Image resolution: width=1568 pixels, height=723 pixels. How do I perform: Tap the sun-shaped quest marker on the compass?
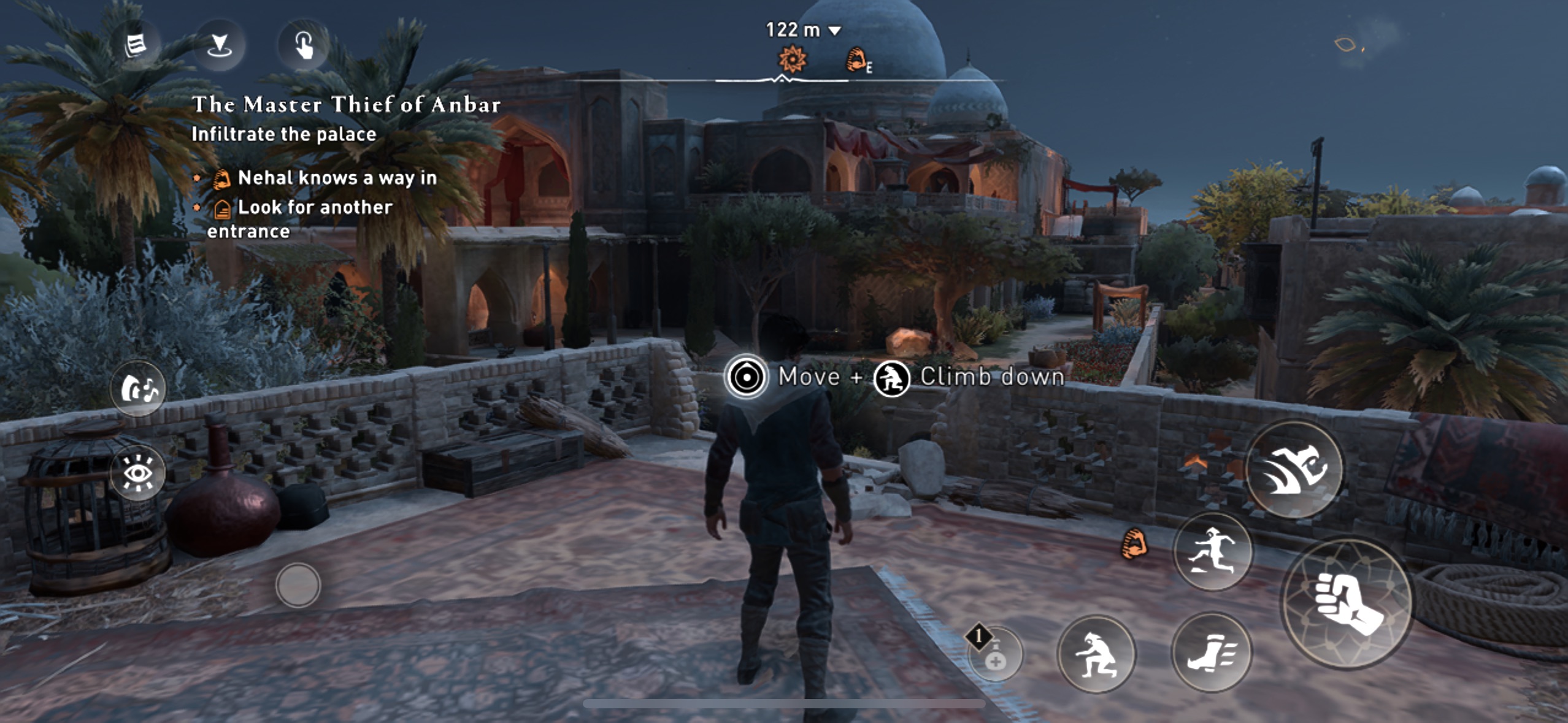[792, 59]
